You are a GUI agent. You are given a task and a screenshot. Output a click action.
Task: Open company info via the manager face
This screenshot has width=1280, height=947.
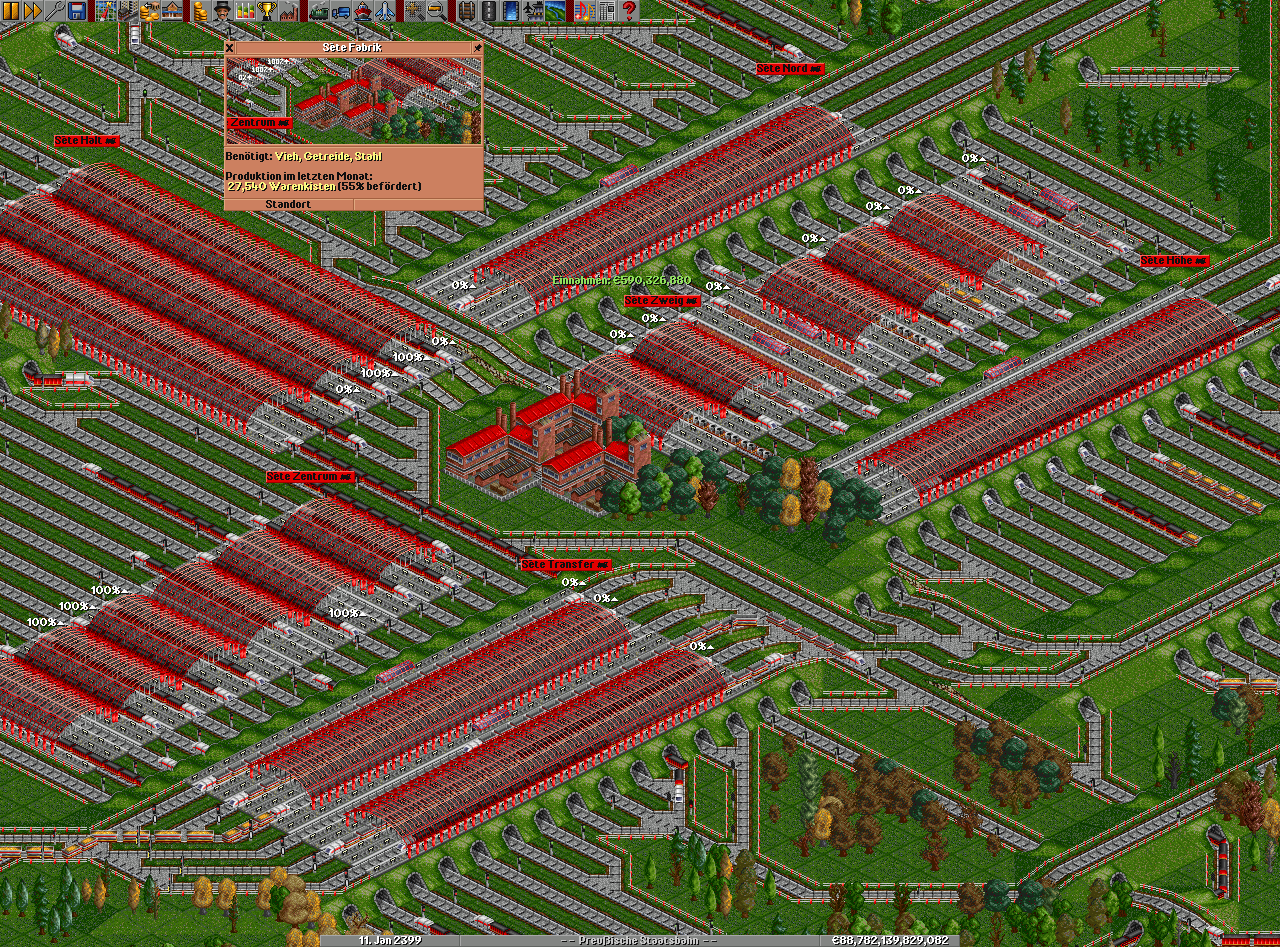222,11
